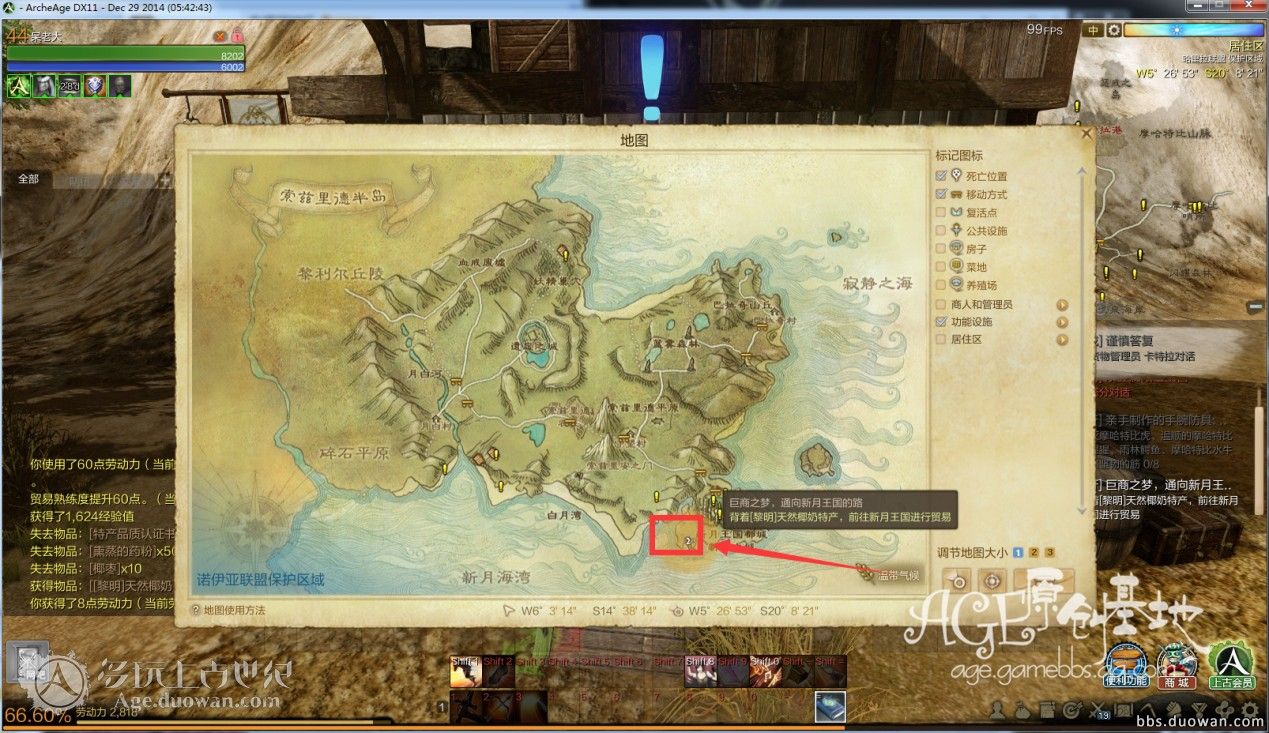Toggle the 功能设施 marker checkbox
The image size is (1269, 733).
point(941,322)
